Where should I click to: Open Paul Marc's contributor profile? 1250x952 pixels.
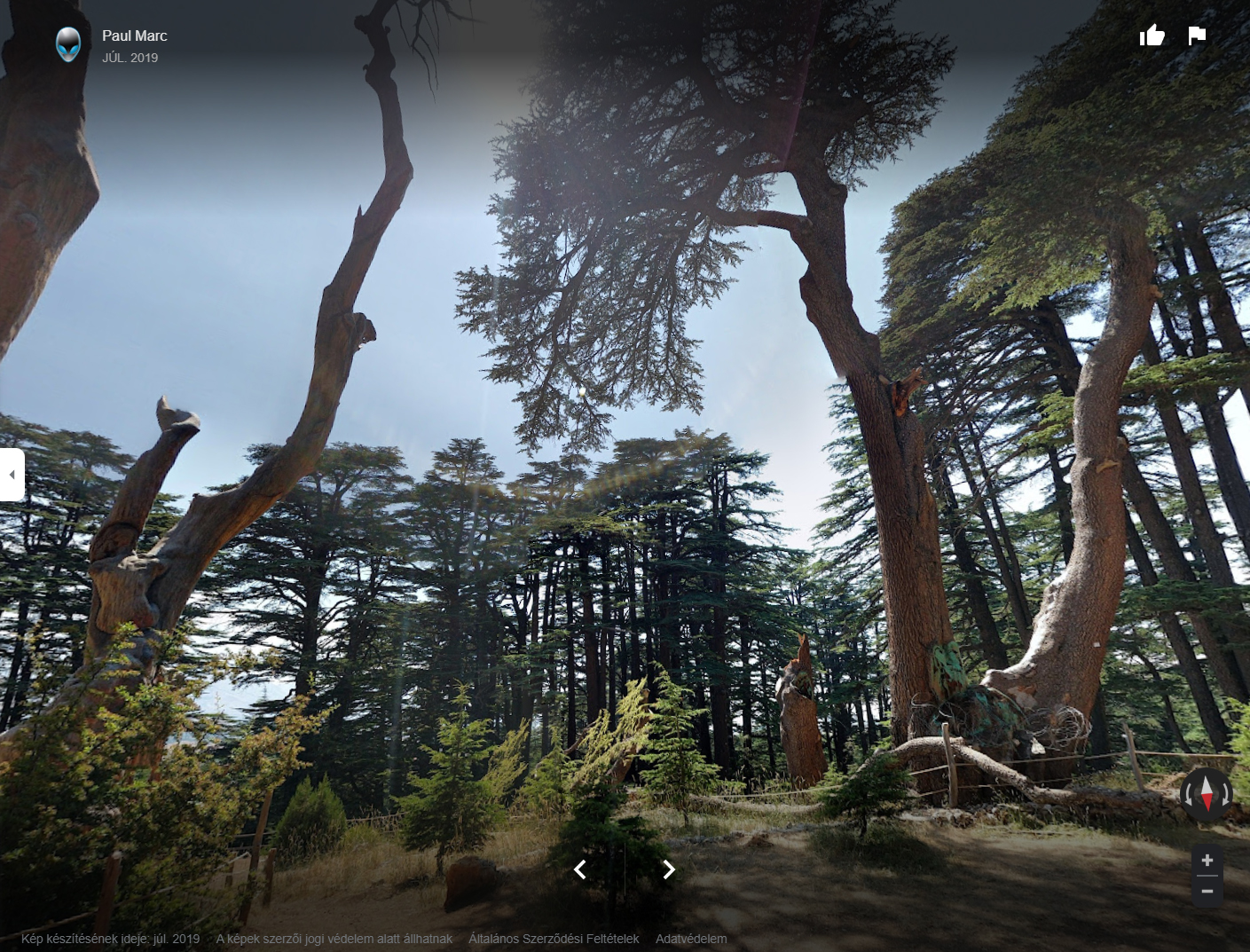coord(134,35)
